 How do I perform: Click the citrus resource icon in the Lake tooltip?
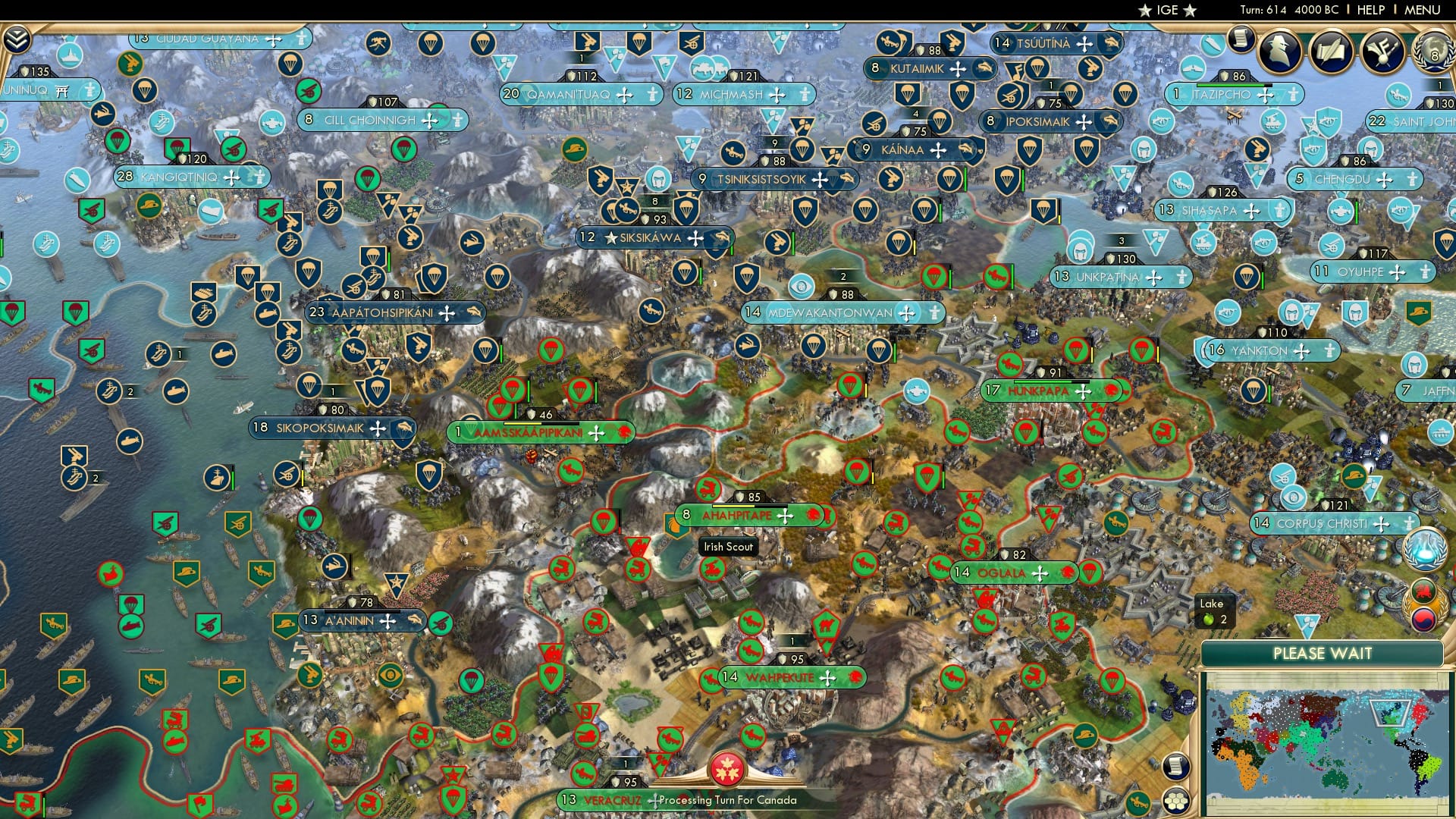pyautogui.click(x=1208, y=620)
